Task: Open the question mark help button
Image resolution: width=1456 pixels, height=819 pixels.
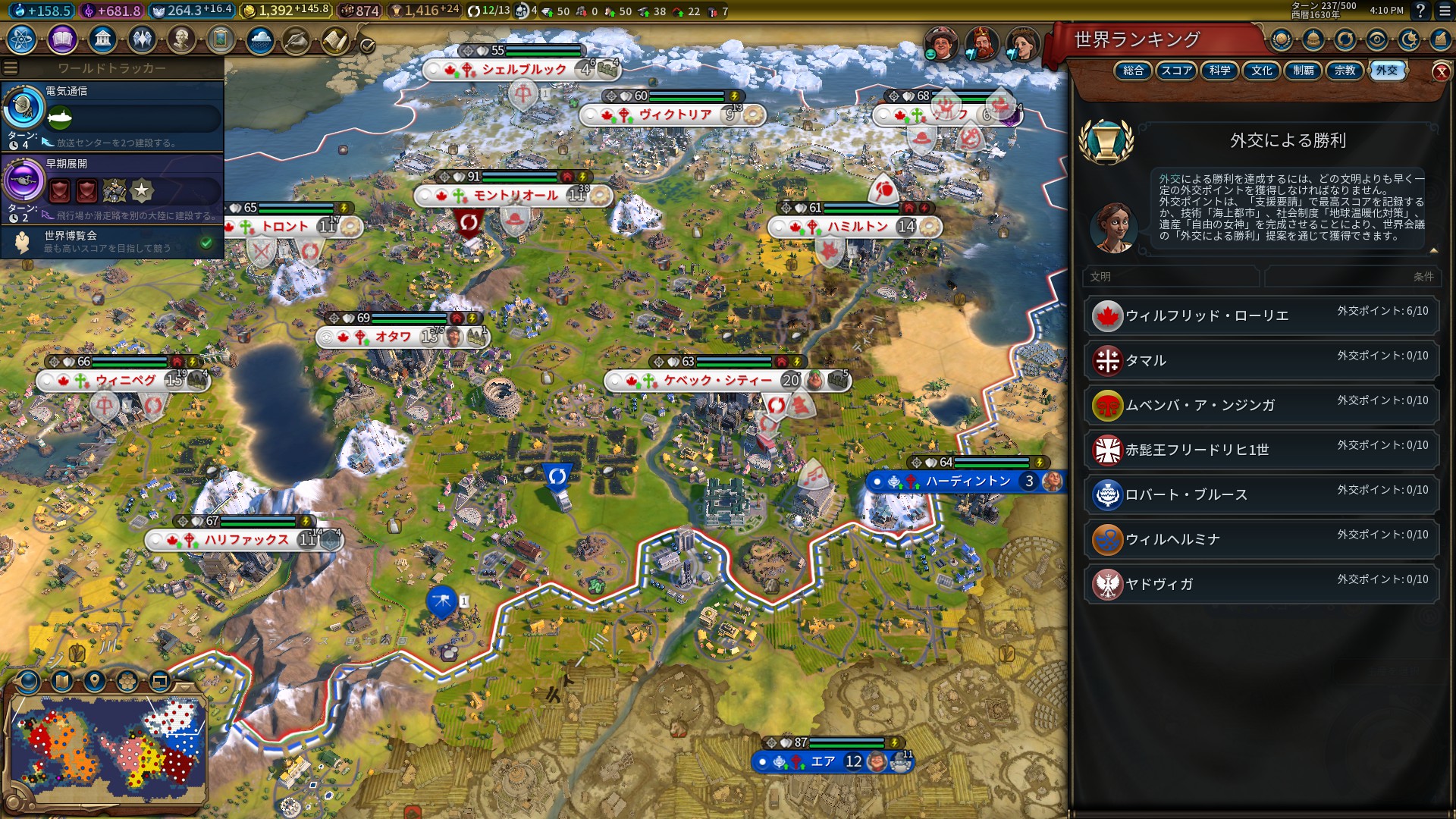Action: click(1420, 11)
